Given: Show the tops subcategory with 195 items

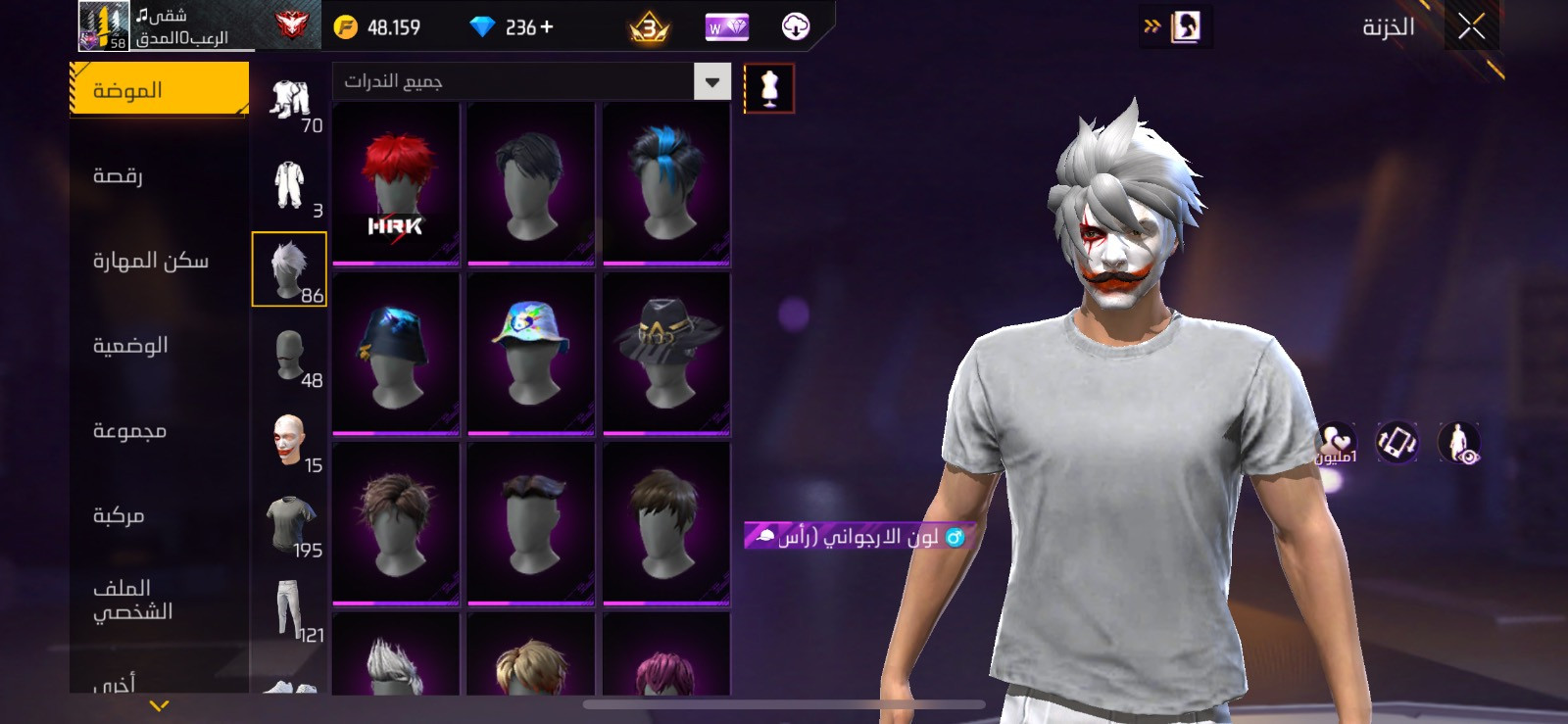Looking at the screenshot, I should pos(290,526).
